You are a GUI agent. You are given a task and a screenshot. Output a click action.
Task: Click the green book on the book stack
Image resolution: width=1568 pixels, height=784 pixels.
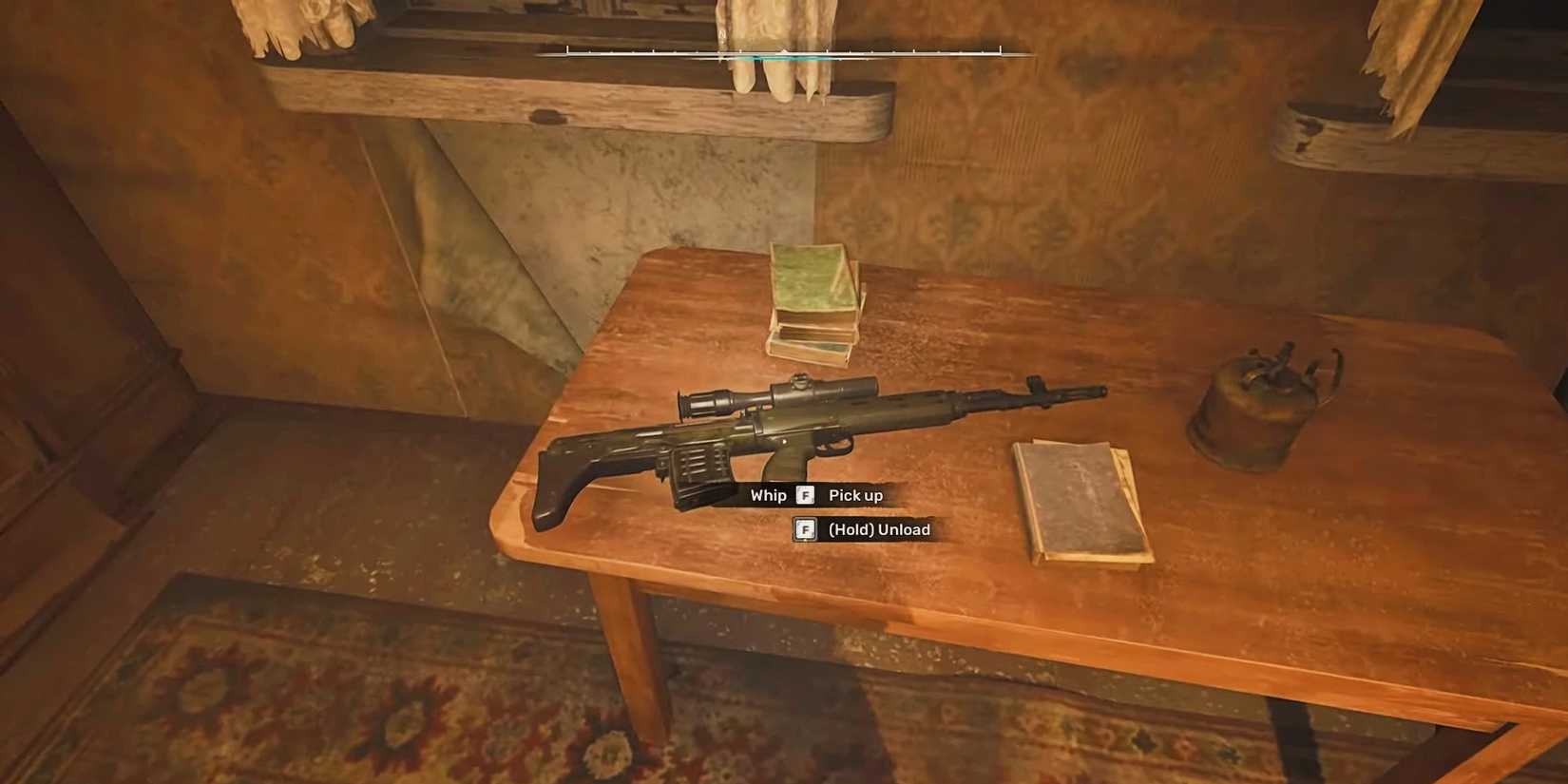[813, 276]
